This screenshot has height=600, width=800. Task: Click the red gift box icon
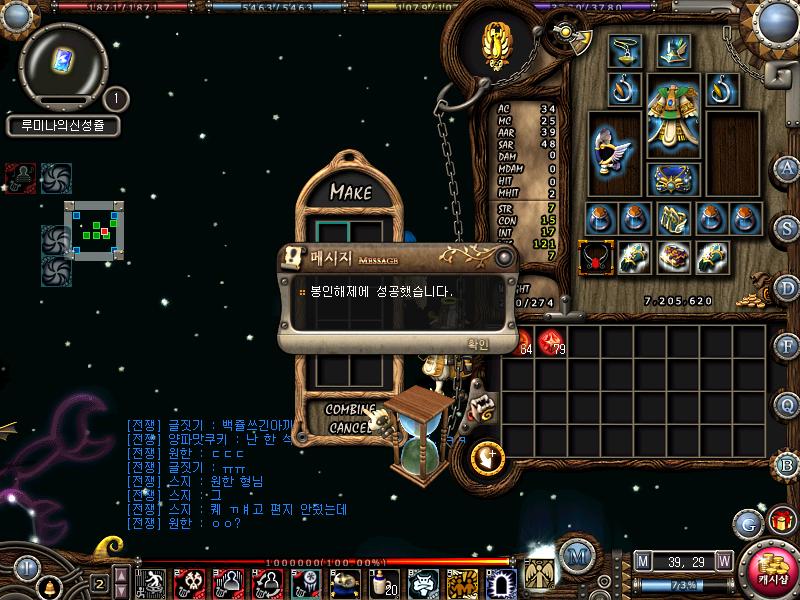tap(781, 520)
